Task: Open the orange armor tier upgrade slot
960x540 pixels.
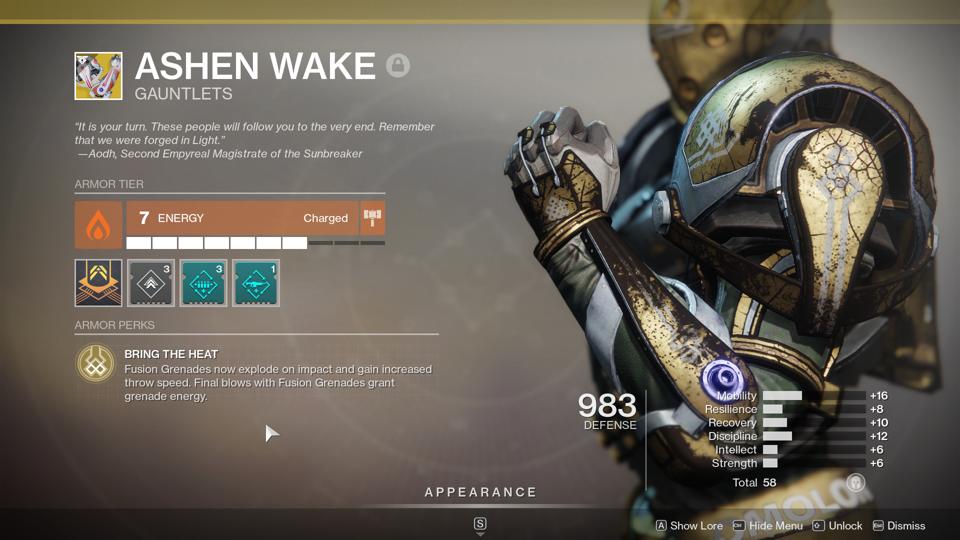Action: (x=98, y=283)
